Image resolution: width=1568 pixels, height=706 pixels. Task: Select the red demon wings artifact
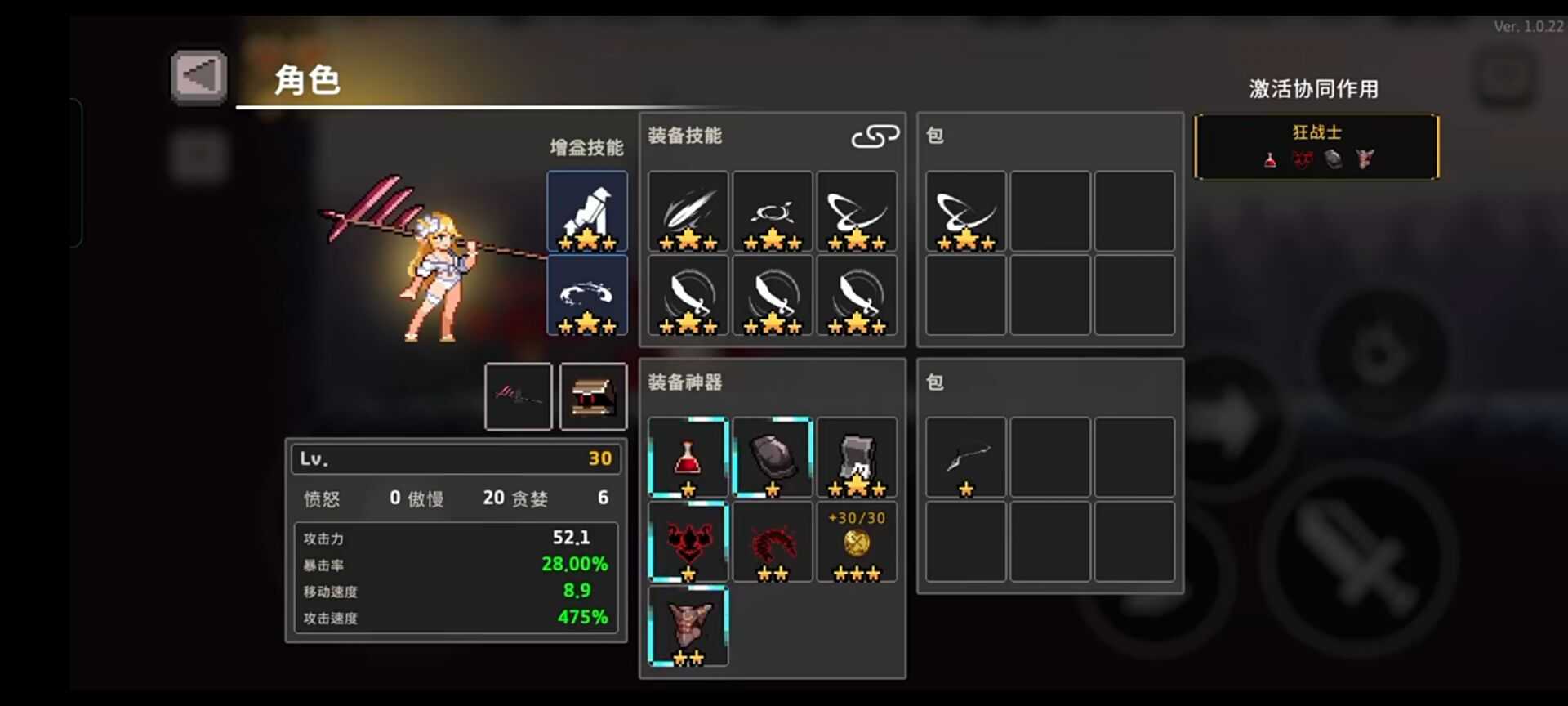coord(688,542)
